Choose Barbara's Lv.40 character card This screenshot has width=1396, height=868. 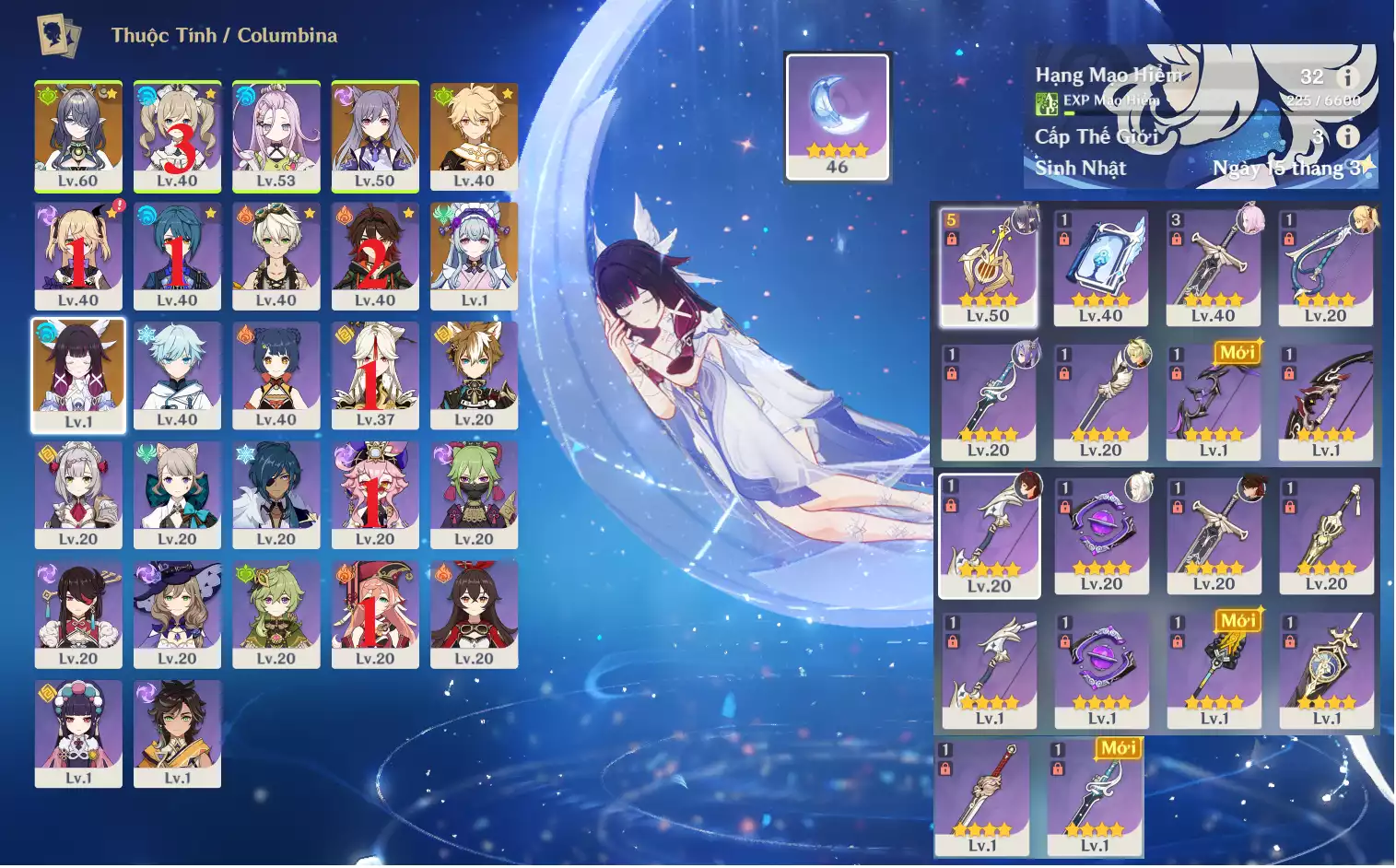point(177,135)
